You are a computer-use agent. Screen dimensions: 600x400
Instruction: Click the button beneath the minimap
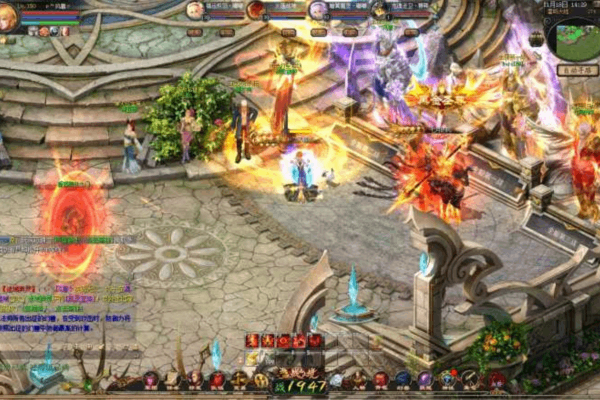click(577, 71)
